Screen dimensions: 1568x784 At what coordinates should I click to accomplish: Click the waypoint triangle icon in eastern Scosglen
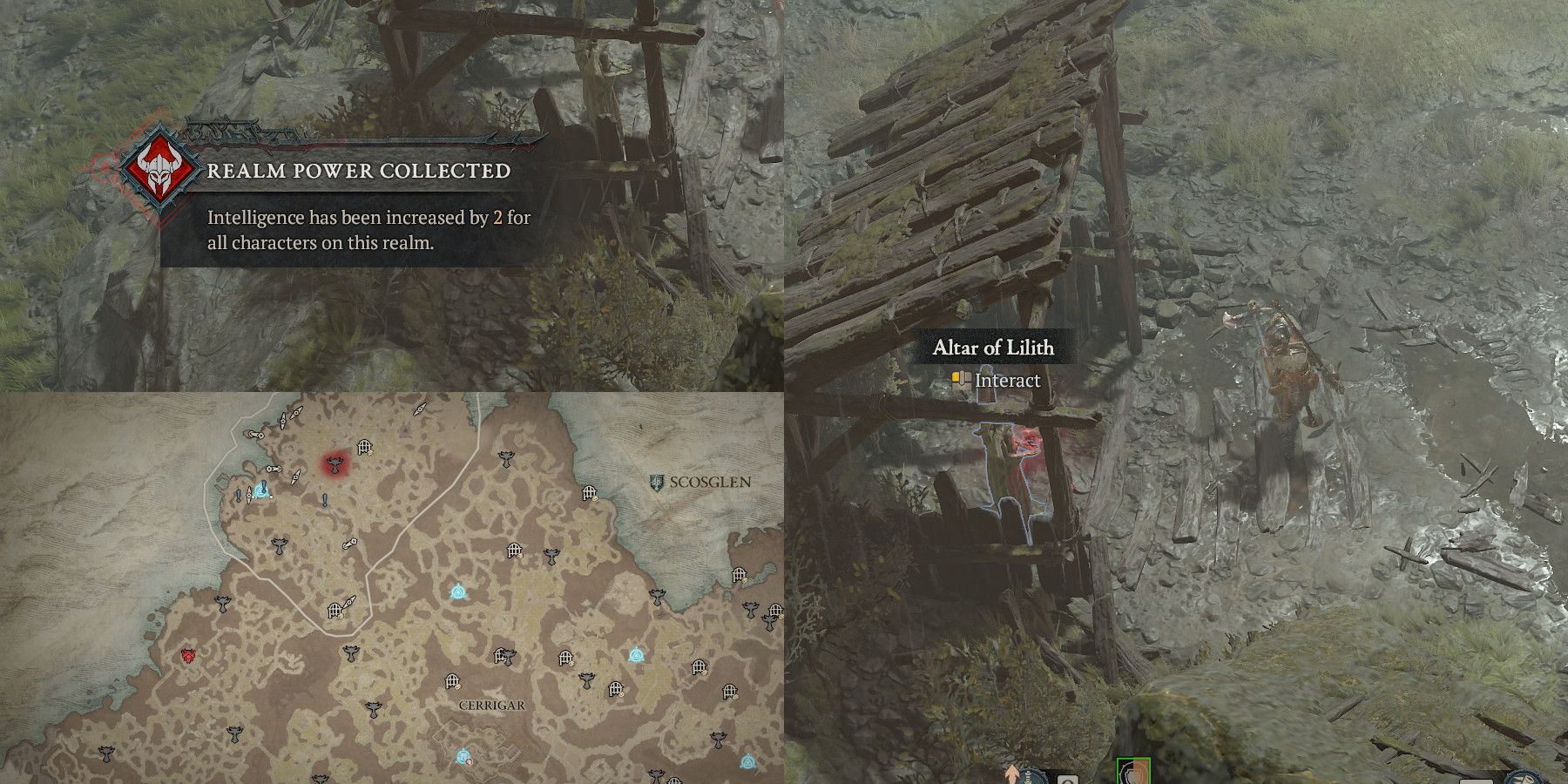click(x=636, y=654)
